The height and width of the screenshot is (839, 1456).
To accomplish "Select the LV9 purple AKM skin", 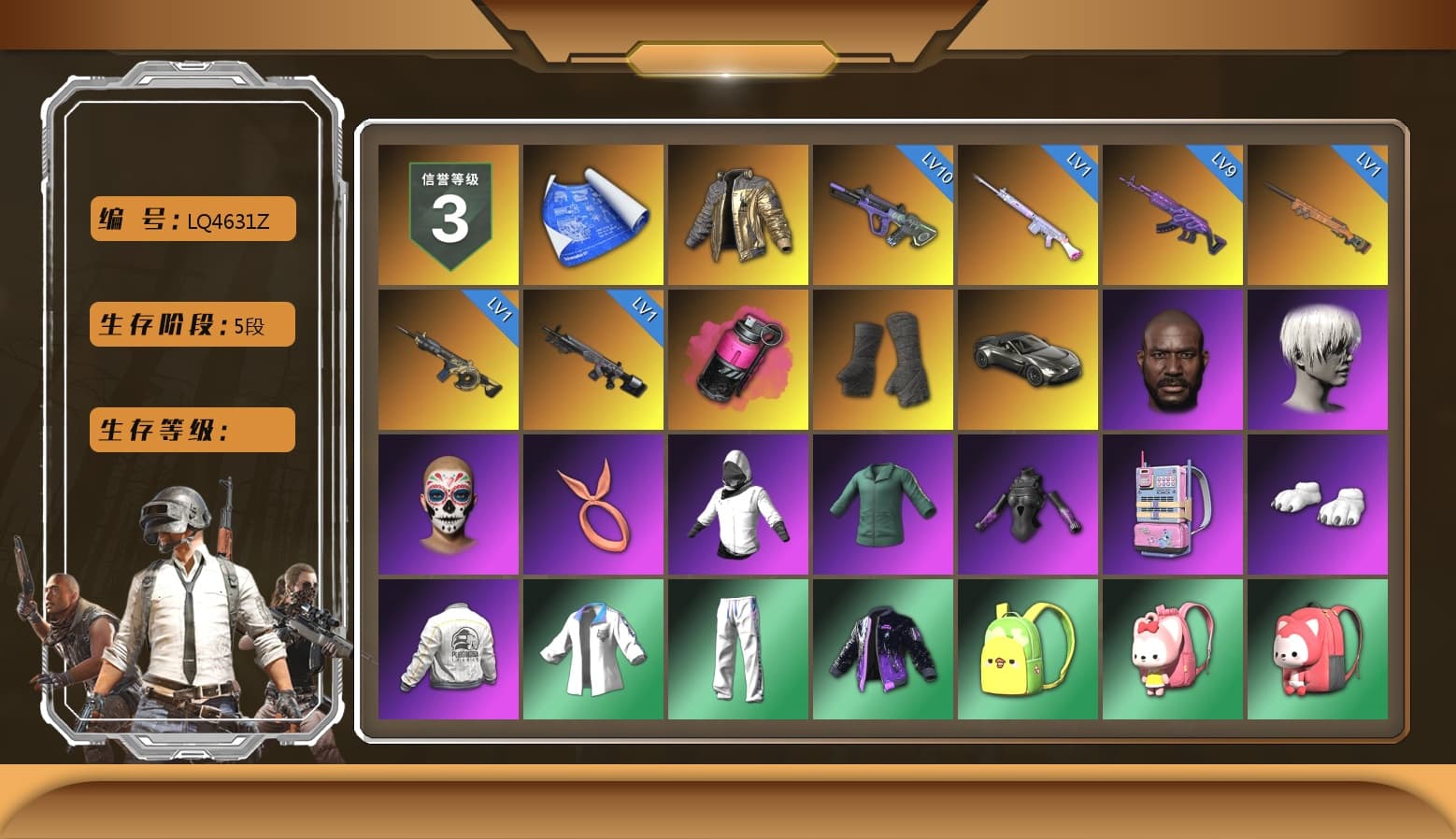I will point(1174,214).
